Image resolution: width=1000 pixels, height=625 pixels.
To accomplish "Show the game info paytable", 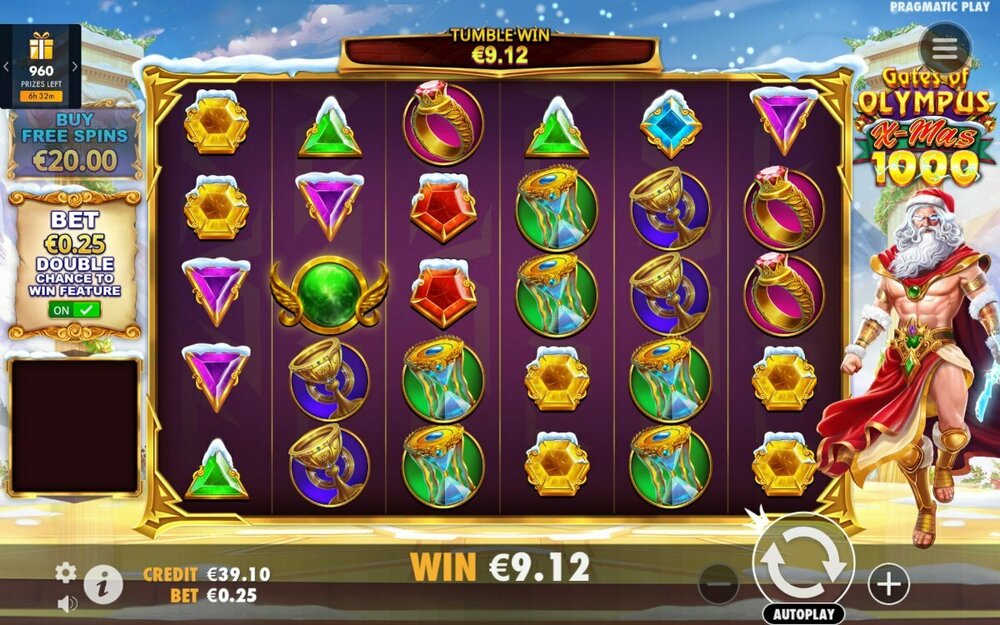I will (x=103, y=583).
